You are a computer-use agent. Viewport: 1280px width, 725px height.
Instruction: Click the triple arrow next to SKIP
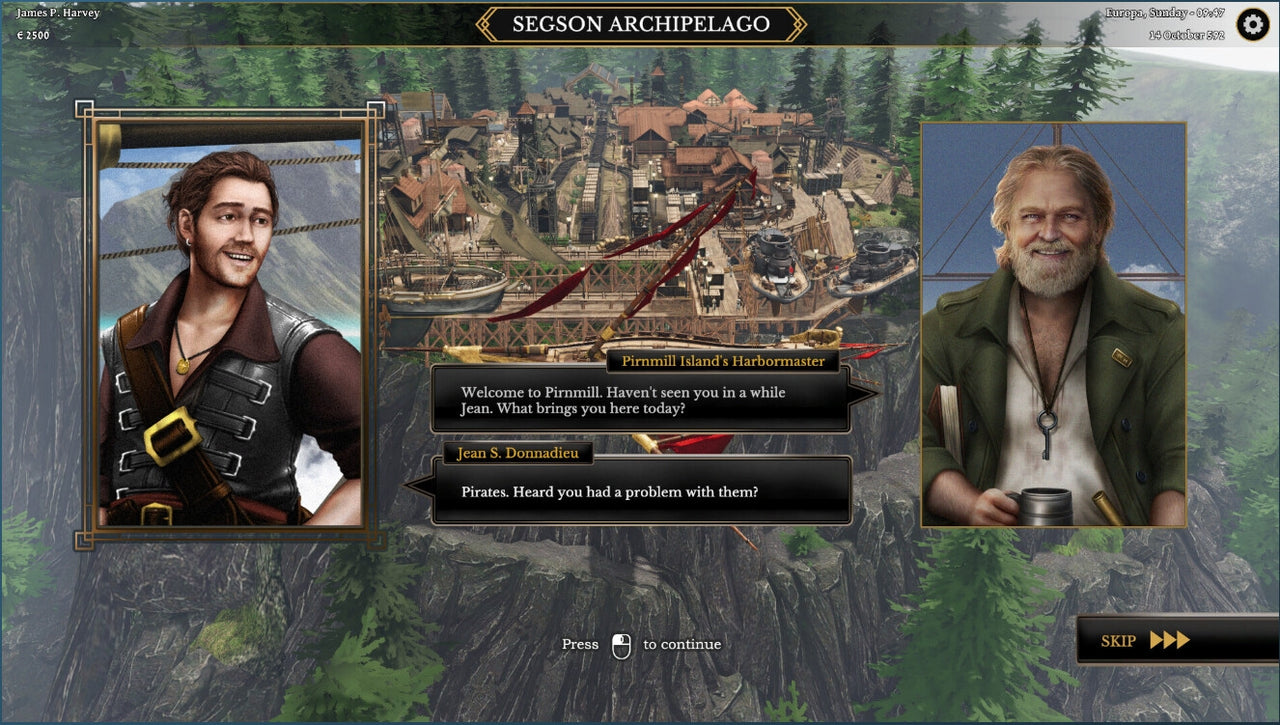(1172, 641)
